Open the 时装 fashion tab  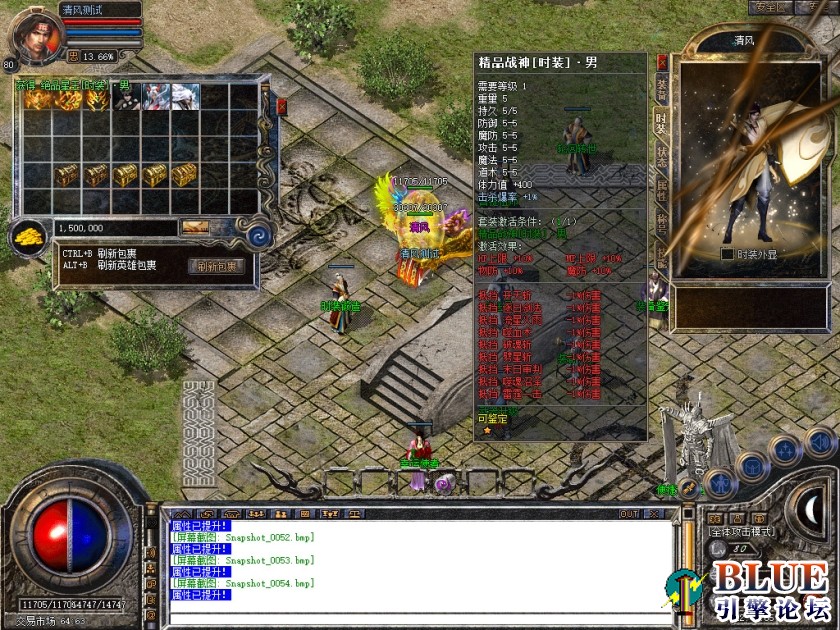661,122
